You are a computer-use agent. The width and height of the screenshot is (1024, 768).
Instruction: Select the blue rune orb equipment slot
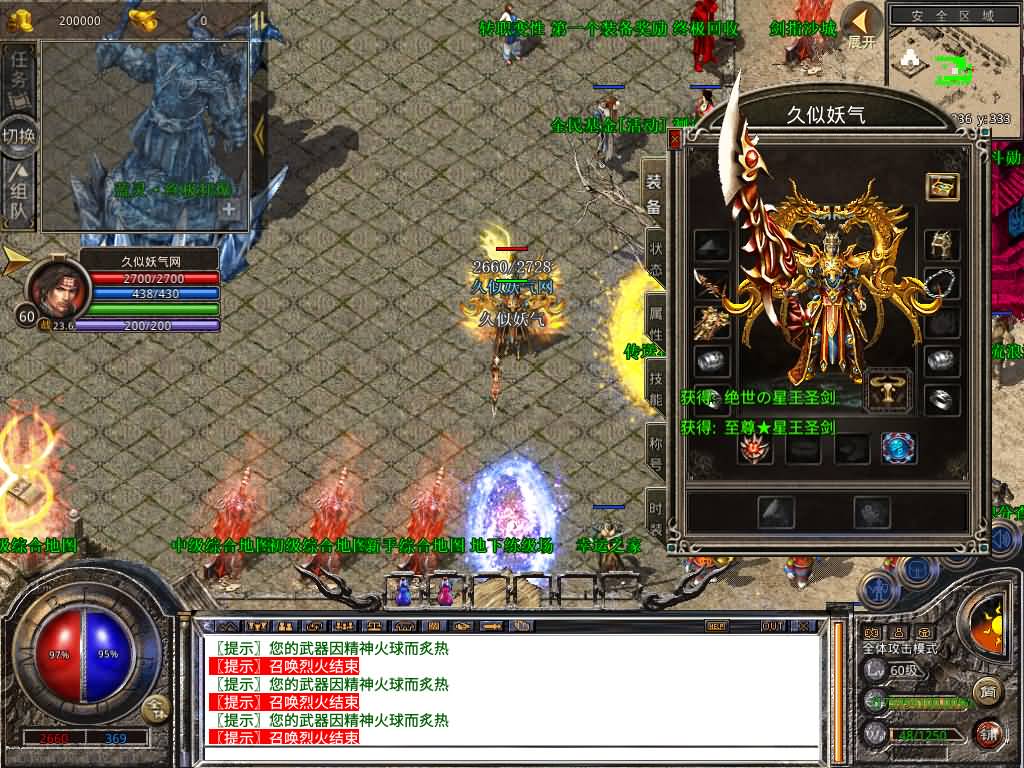coord(899,449)
